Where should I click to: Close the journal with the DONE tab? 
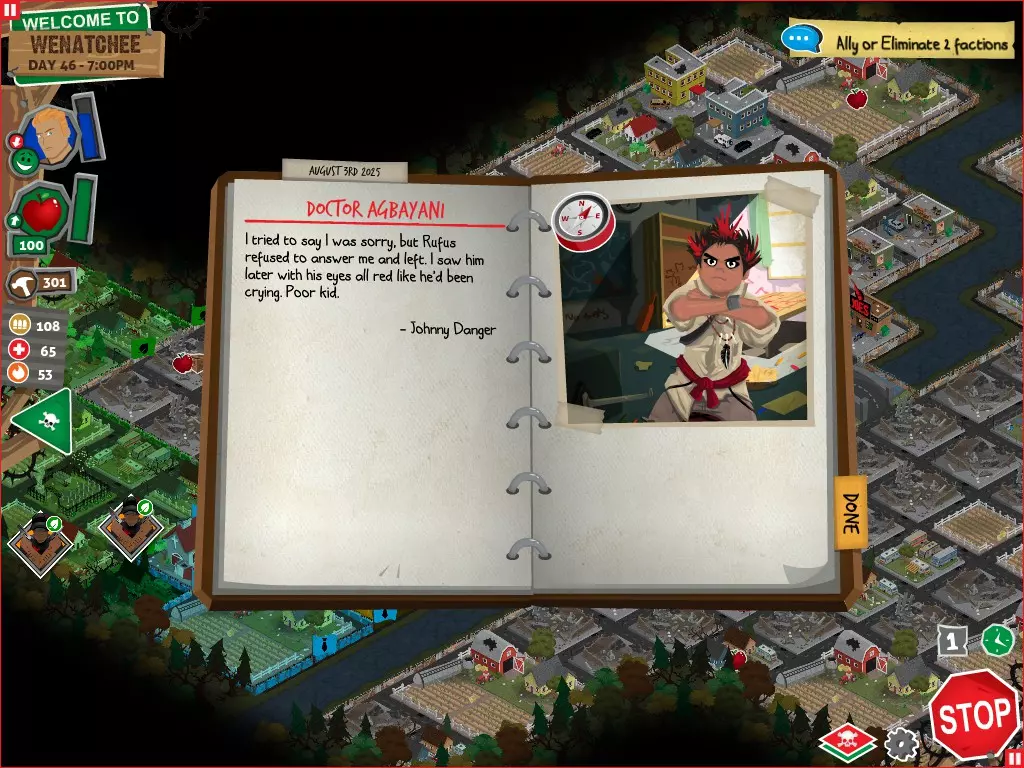pos(850,512)
